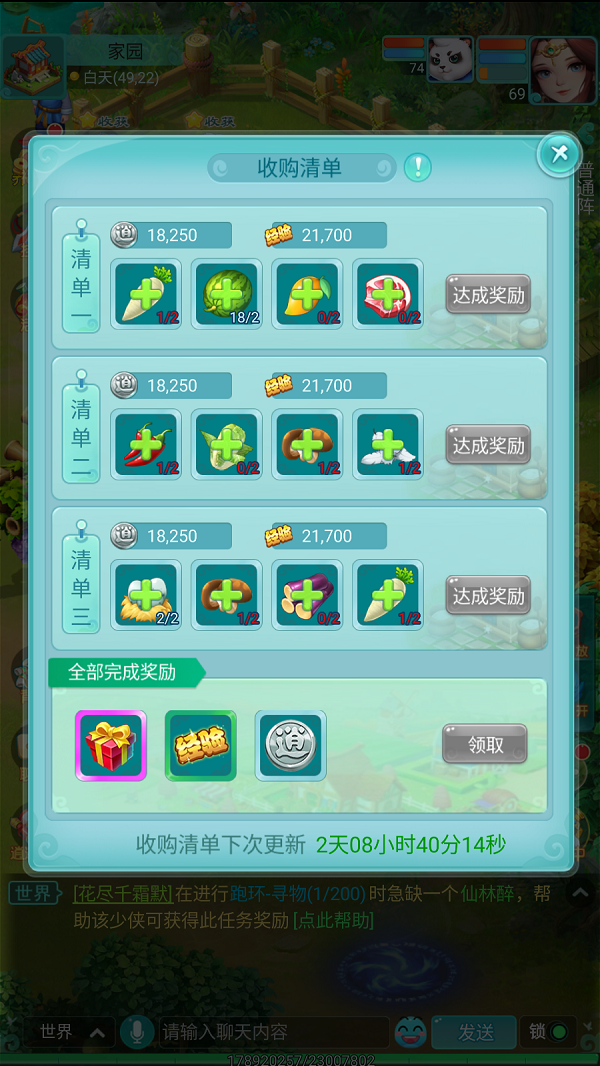The width and height of the screenshot is (600, 1066).
Task: Select the mango item slot
Action: pos(307,294)
